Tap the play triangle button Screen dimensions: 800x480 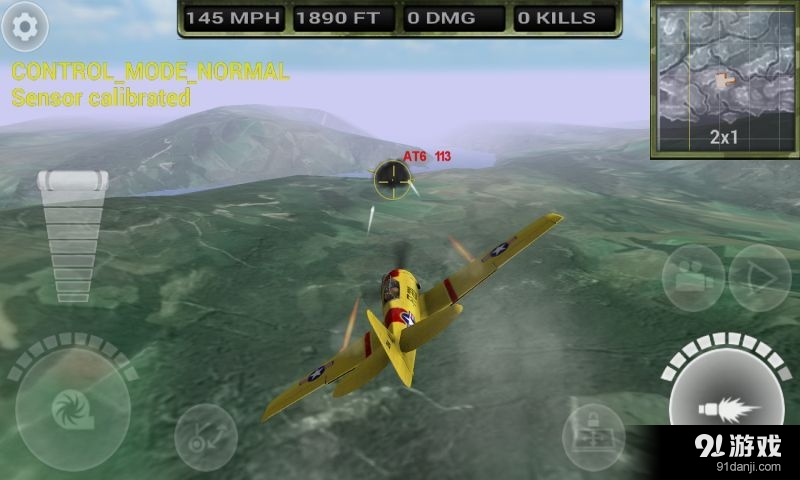(758, 277)
